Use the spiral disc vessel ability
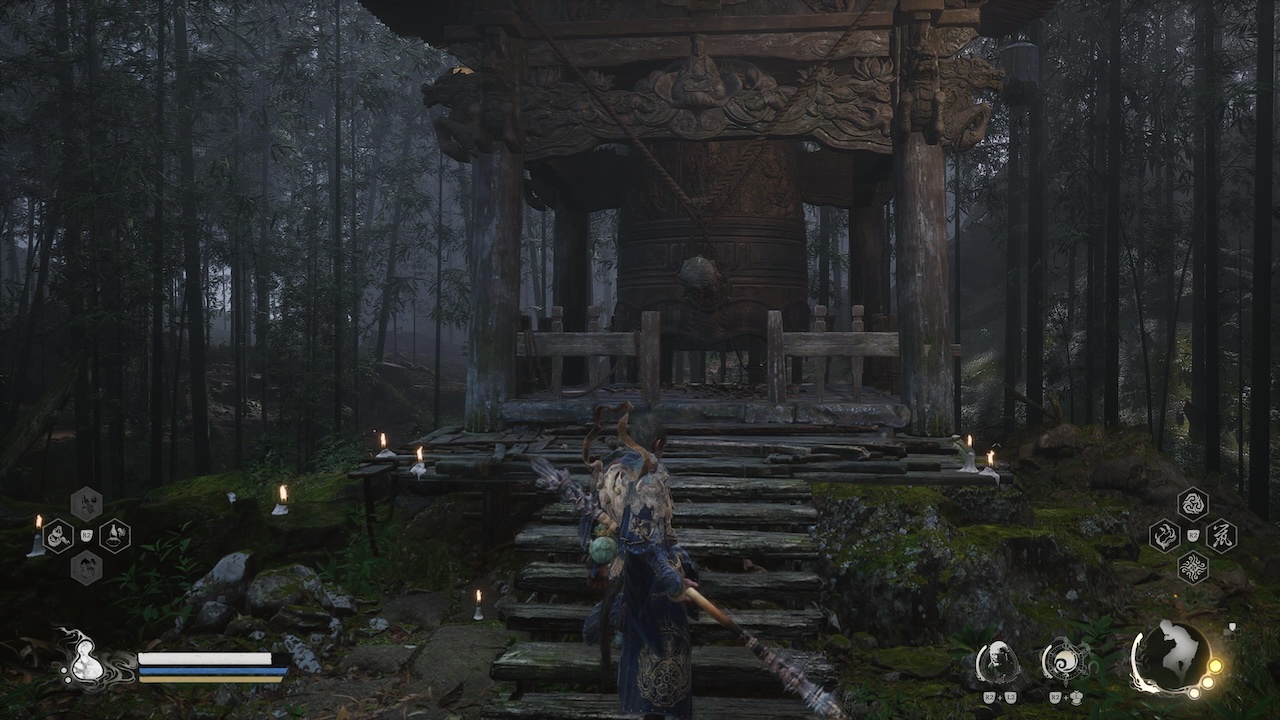 (x=1062, y=661)
